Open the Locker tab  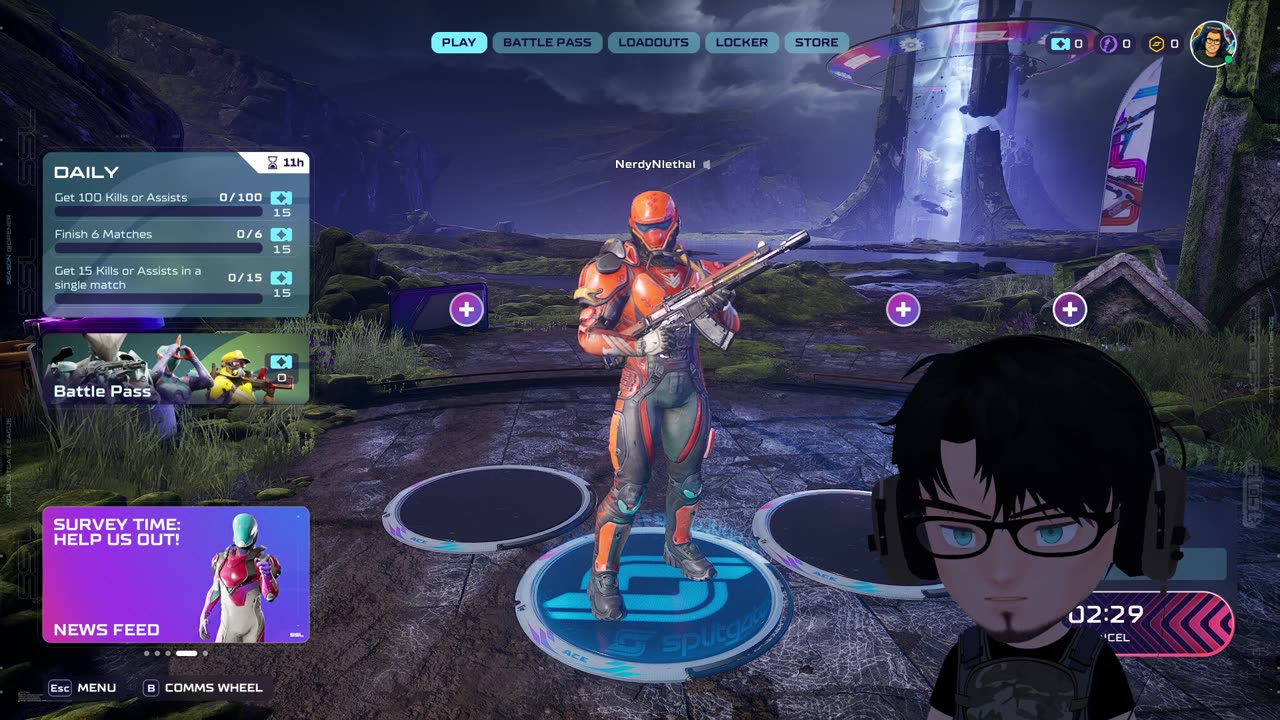(x=742, y=43)
